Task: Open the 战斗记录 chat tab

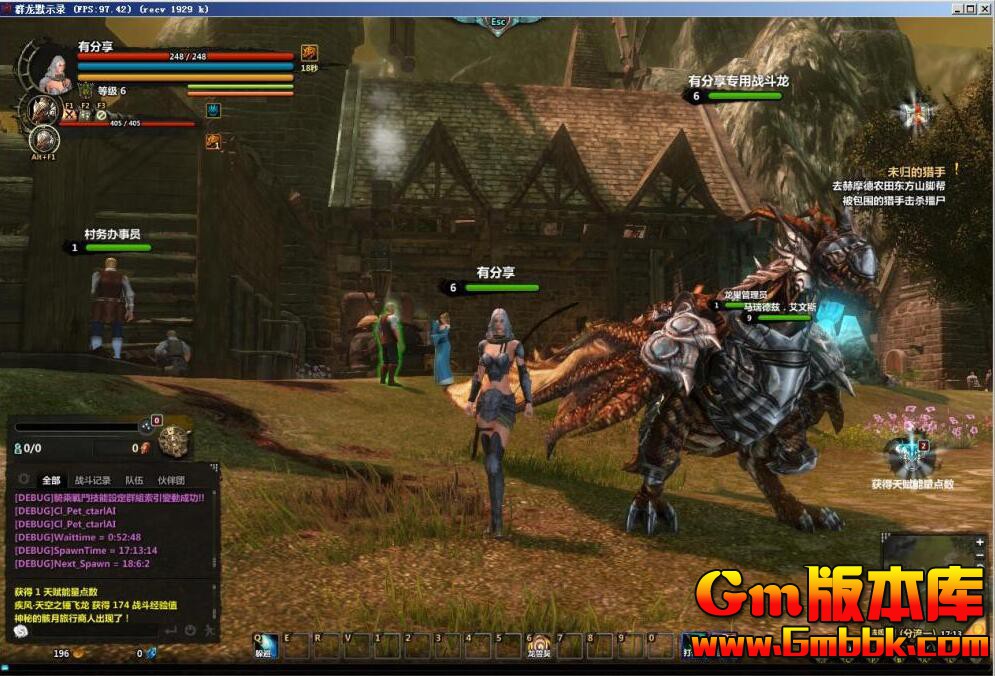Action: click(x=93, y=480)
